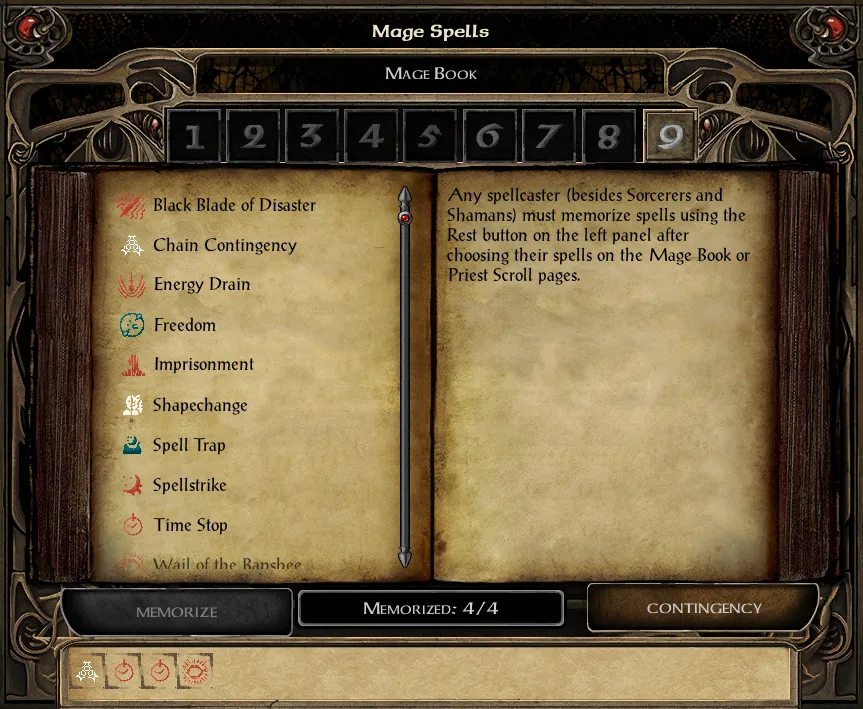
Task: Click the Memorize button
Action: point(176,611)
